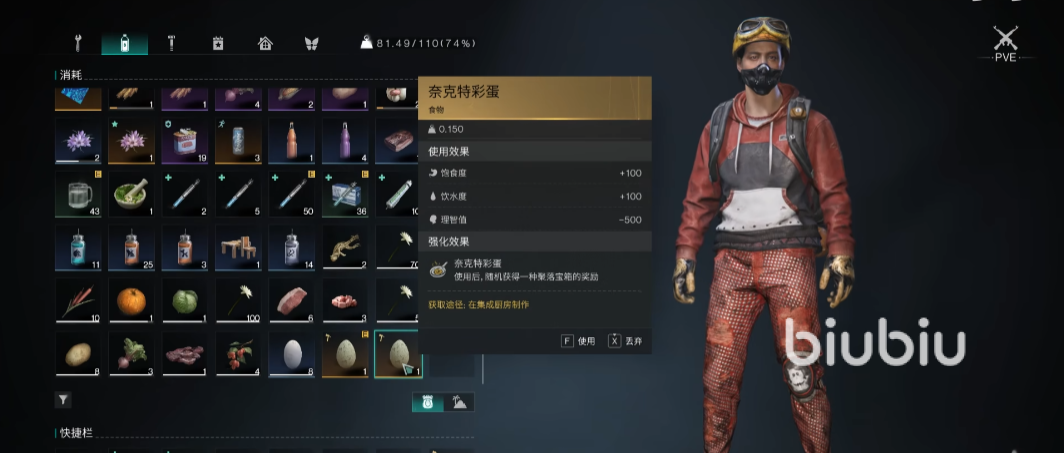Select the orange pumpkin item slot
Image resolution: width=1064 pixels, height=453 pixels.
click(131, 301)
